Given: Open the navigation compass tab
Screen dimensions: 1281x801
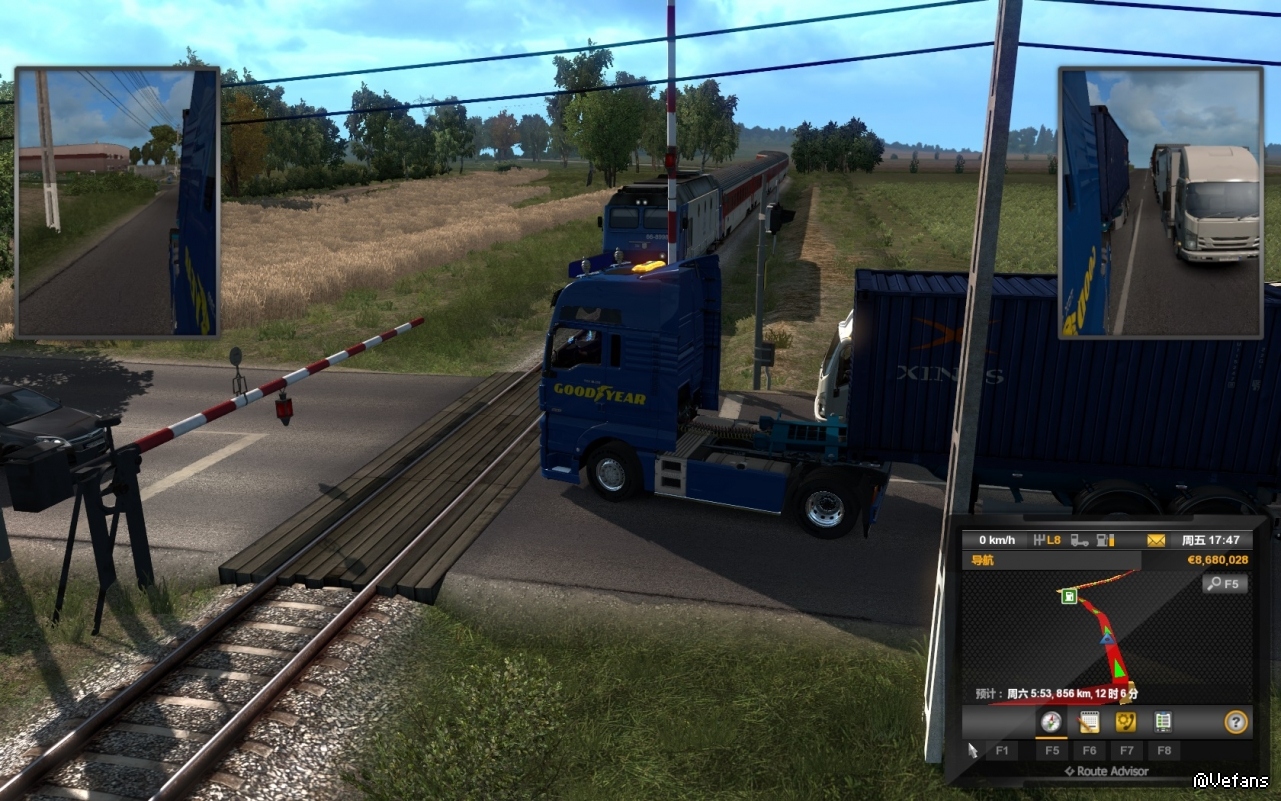Looking at the screenshot, I should pyautogui.click(x=1051, y=722).
